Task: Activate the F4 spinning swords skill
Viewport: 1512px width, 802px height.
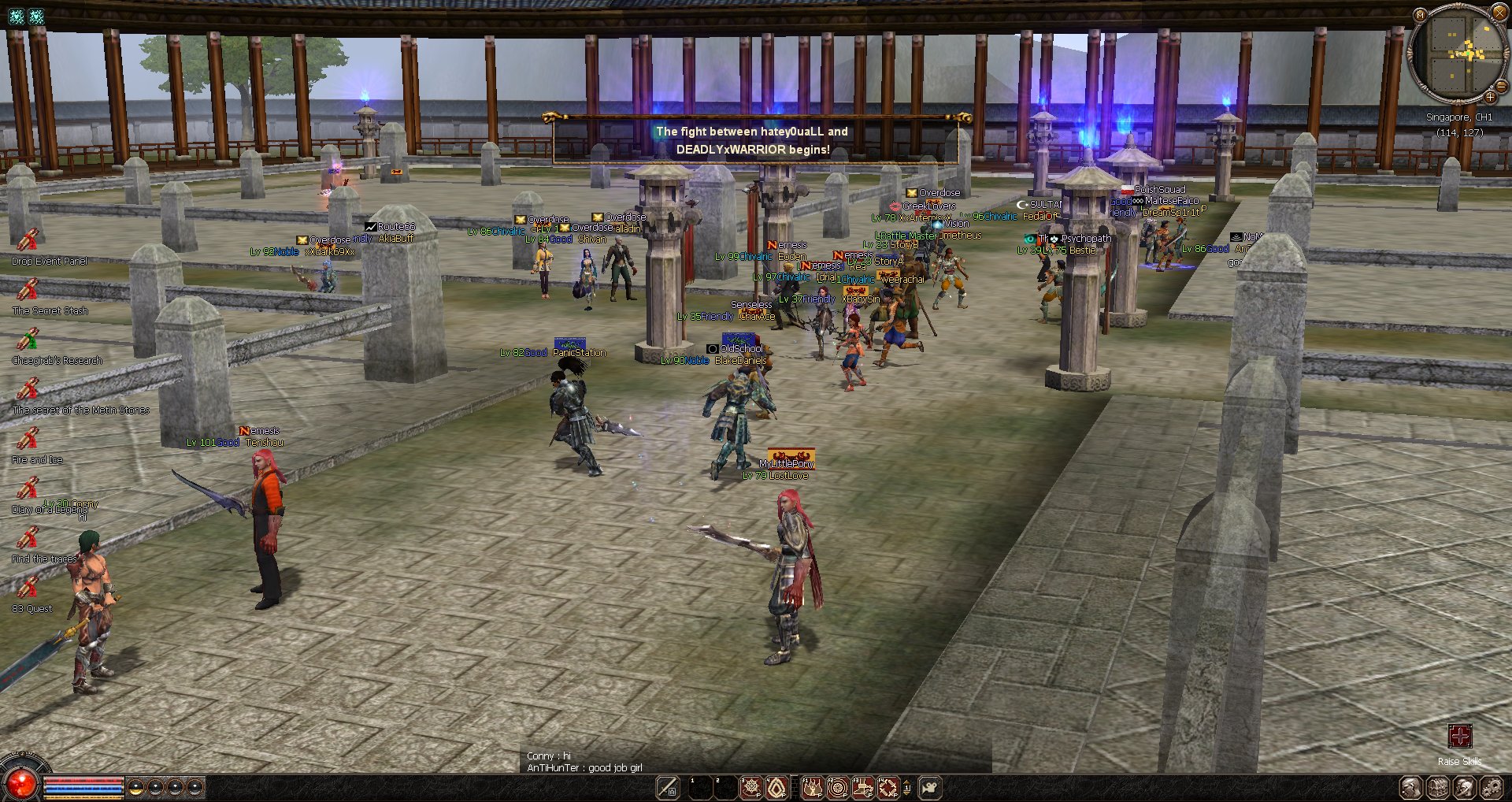Action: pos(888,787)
